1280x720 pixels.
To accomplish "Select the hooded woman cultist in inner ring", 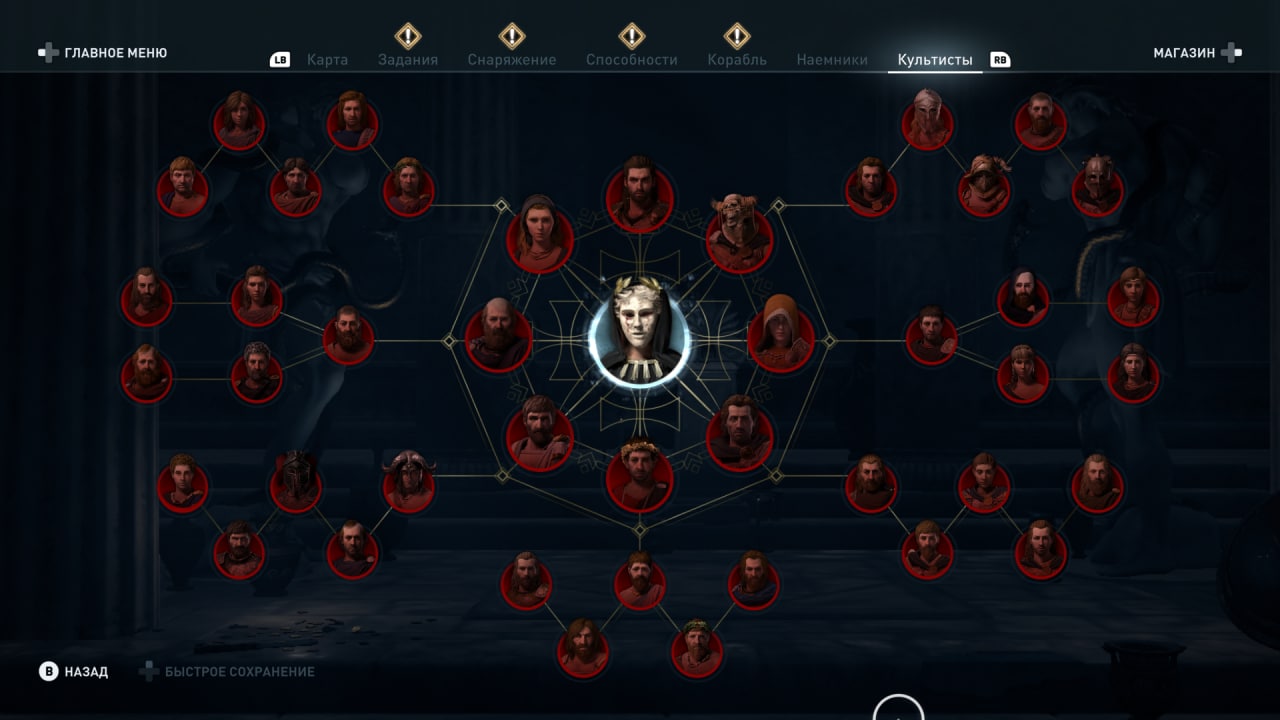I will click(x=540, y=238).
